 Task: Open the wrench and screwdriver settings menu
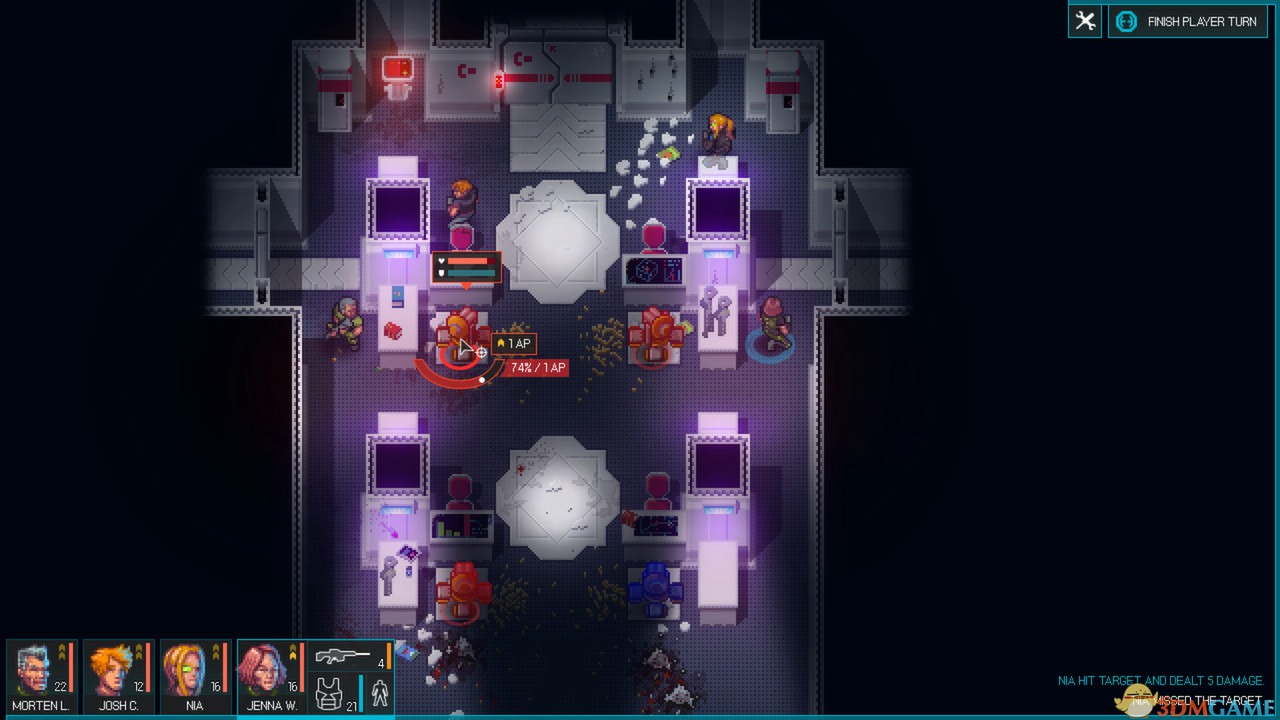pyautogui.click(x=1085, y=21)
